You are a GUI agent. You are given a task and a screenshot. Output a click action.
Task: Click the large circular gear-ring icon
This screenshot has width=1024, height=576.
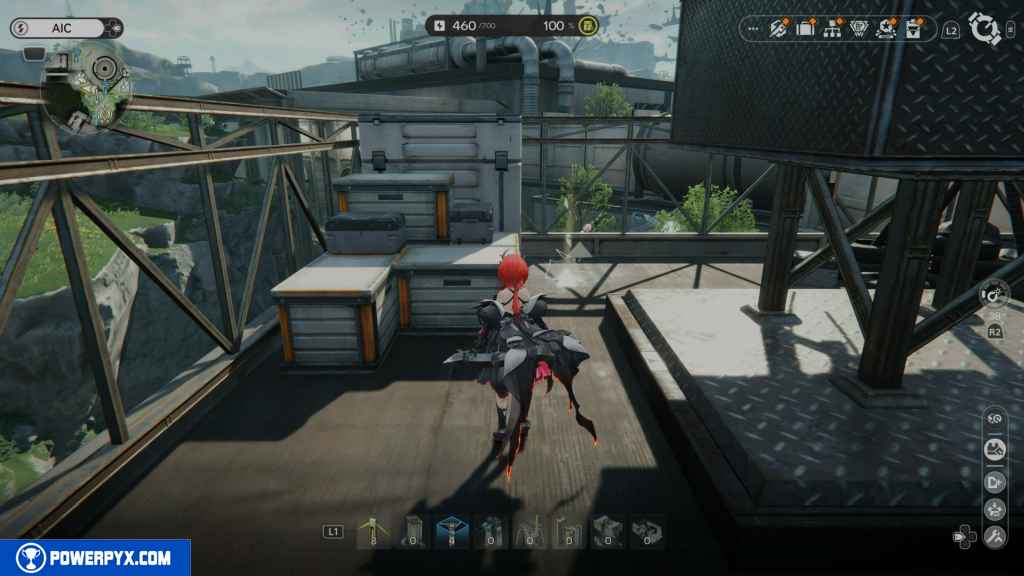pyautogui.click(x=986, y=29)
